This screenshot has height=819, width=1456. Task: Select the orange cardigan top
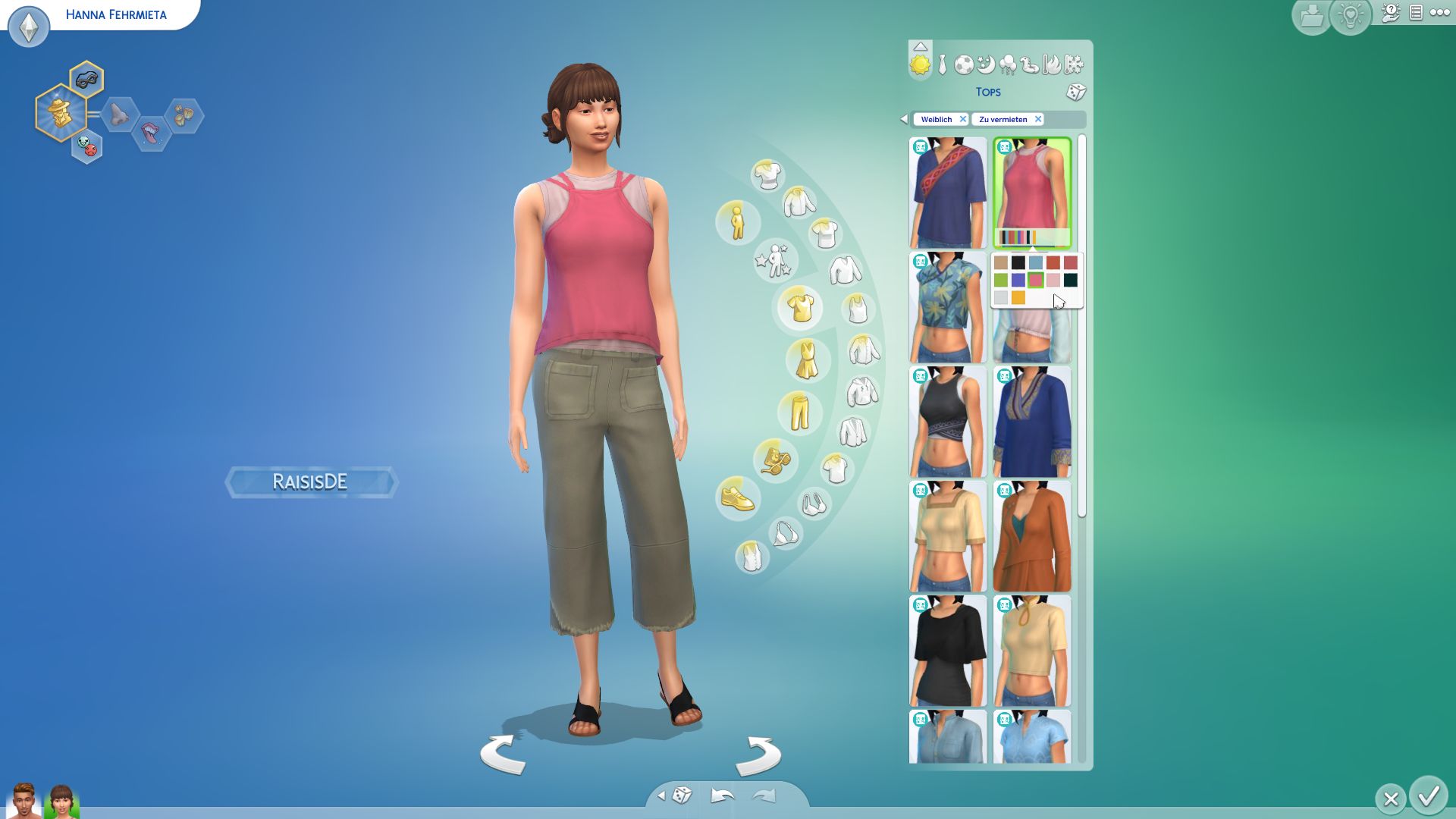(1032, 537)
